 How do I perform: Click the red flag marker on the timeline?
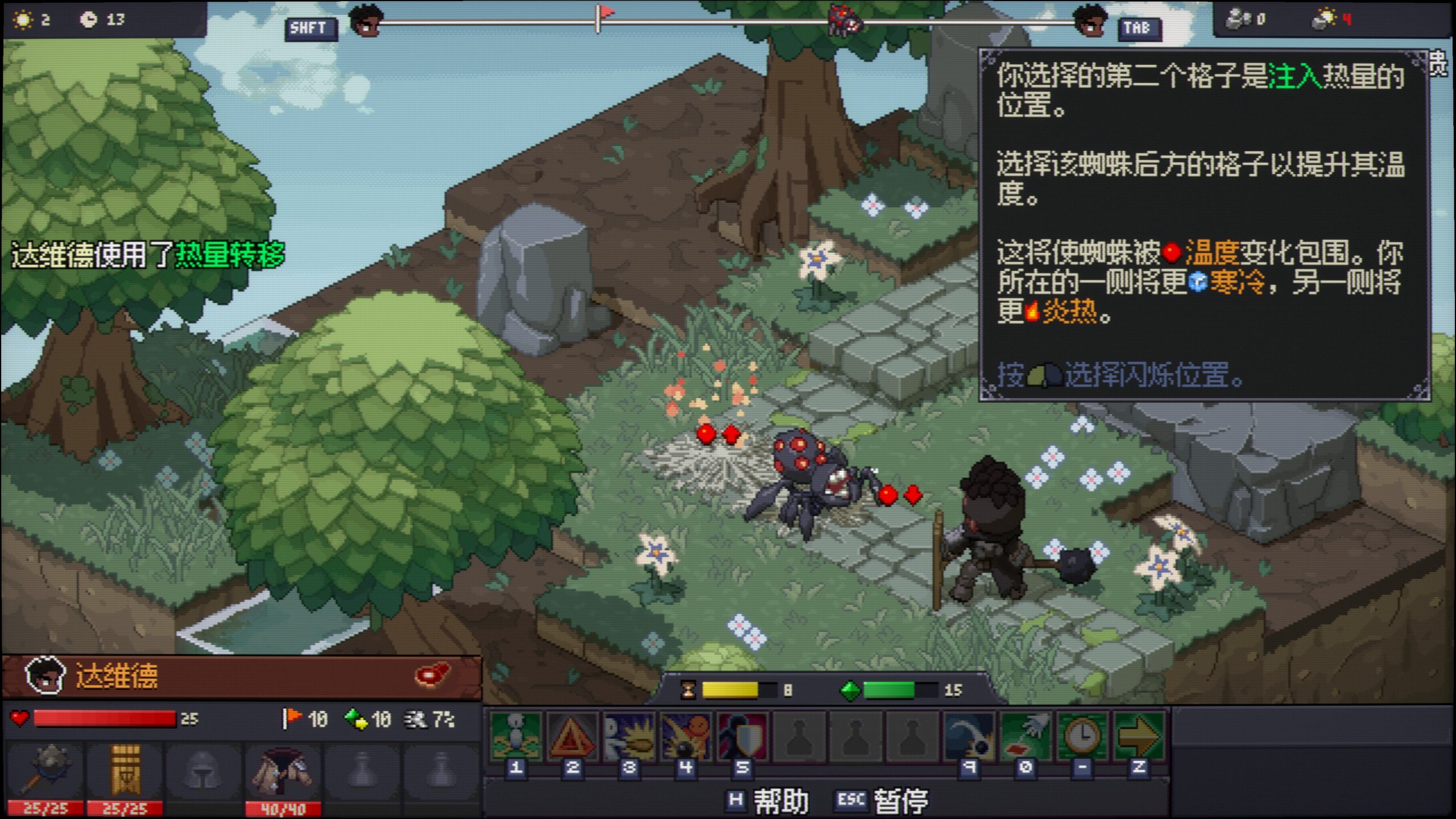pos(606,13)
